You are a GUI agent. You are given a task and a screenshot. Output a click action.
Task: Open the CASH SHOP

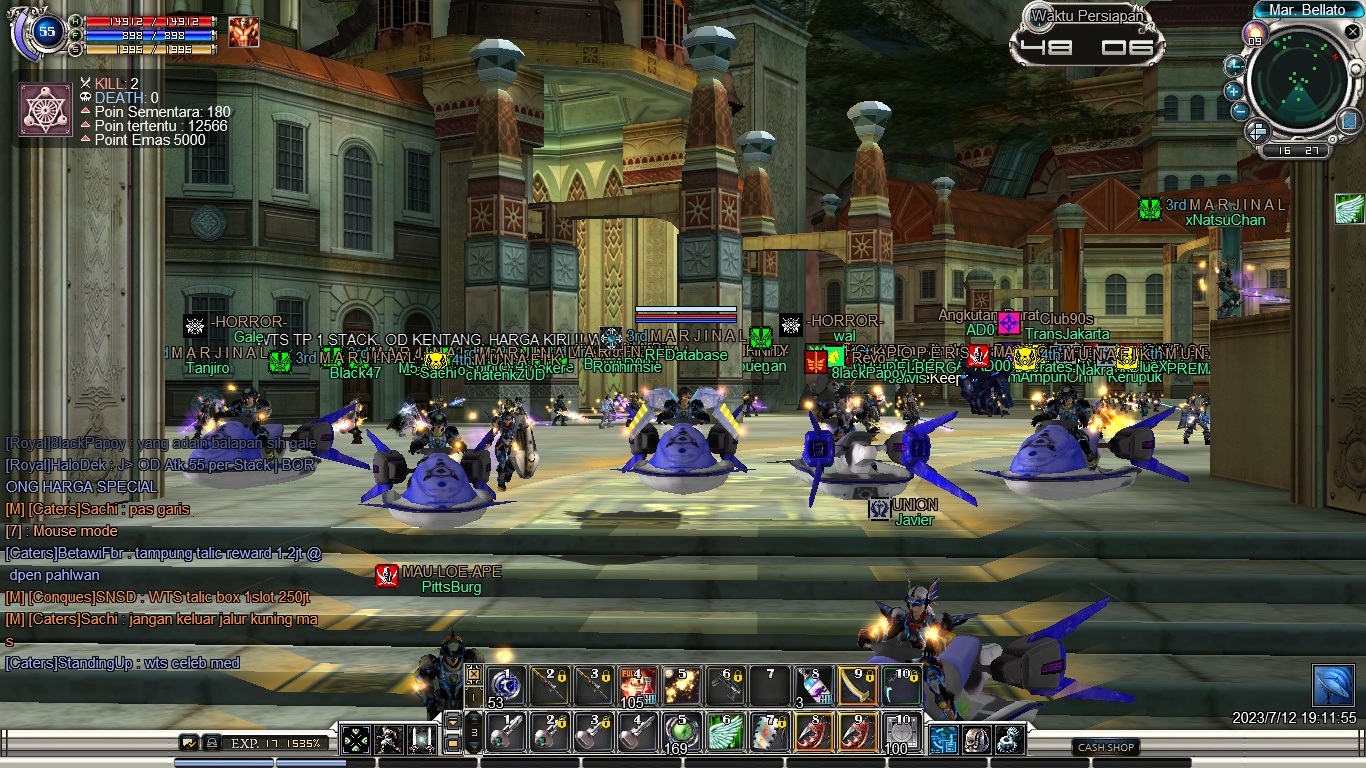(x=1106, y=747)
